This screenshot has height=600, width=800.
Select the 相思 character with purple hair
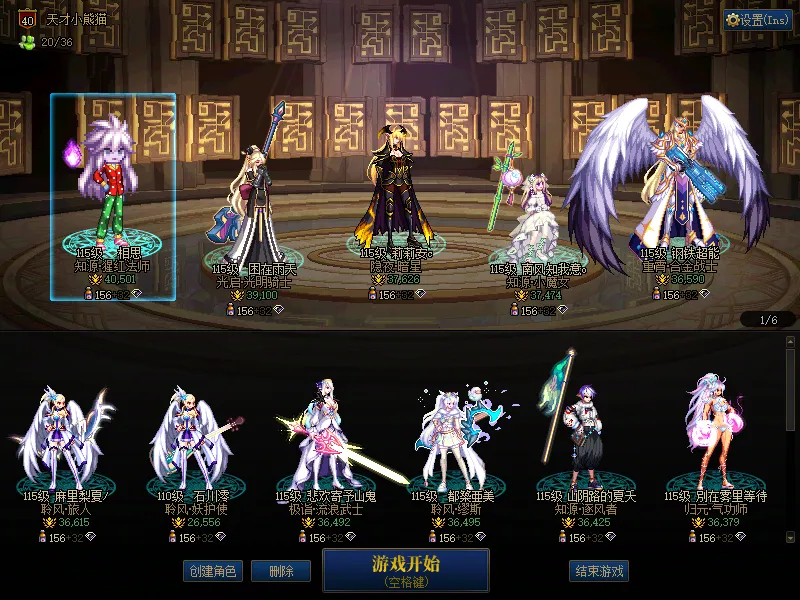click(113, 190)
